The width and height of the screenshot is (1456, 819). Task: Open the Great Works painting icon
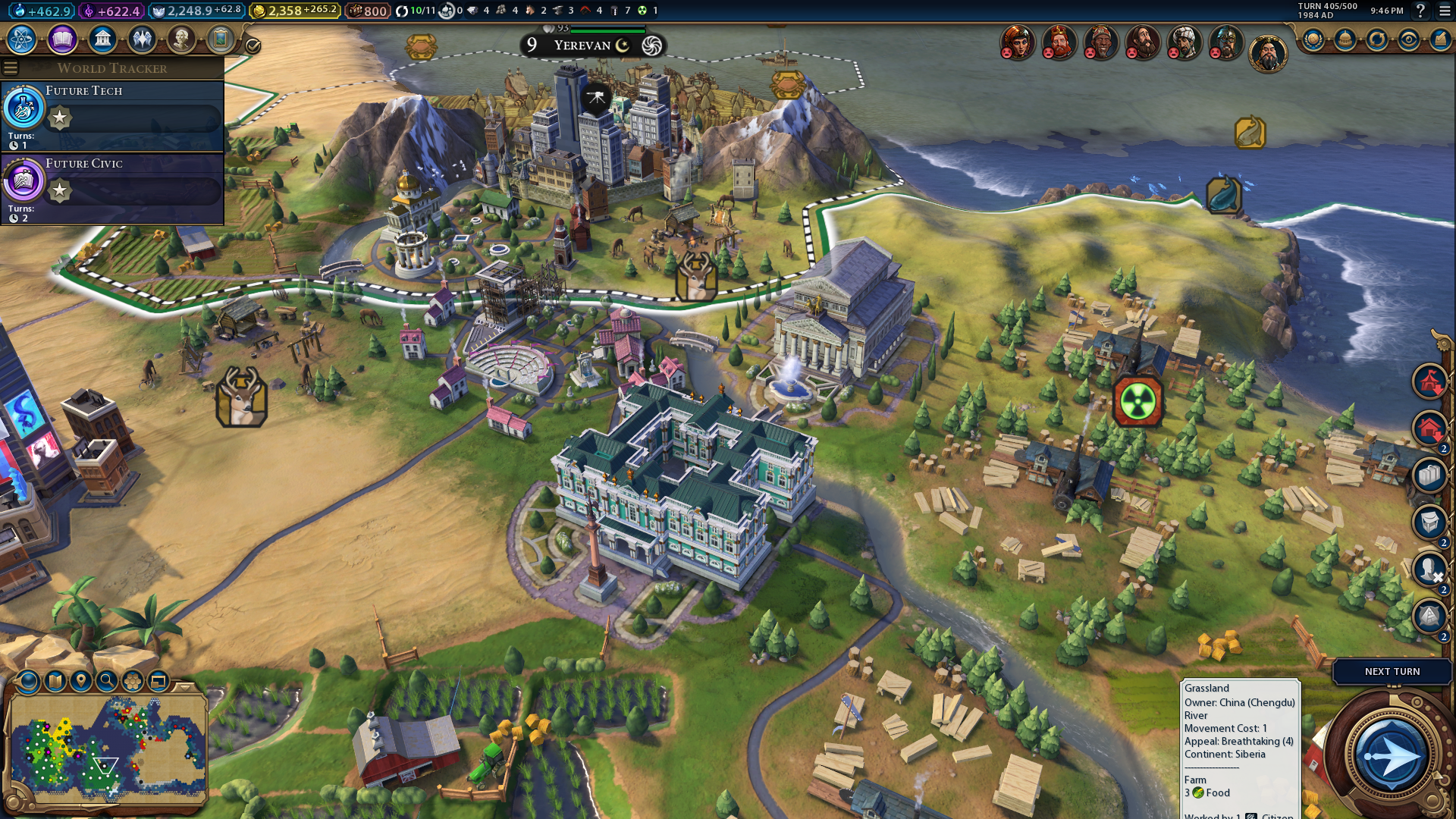click(221, 39)
